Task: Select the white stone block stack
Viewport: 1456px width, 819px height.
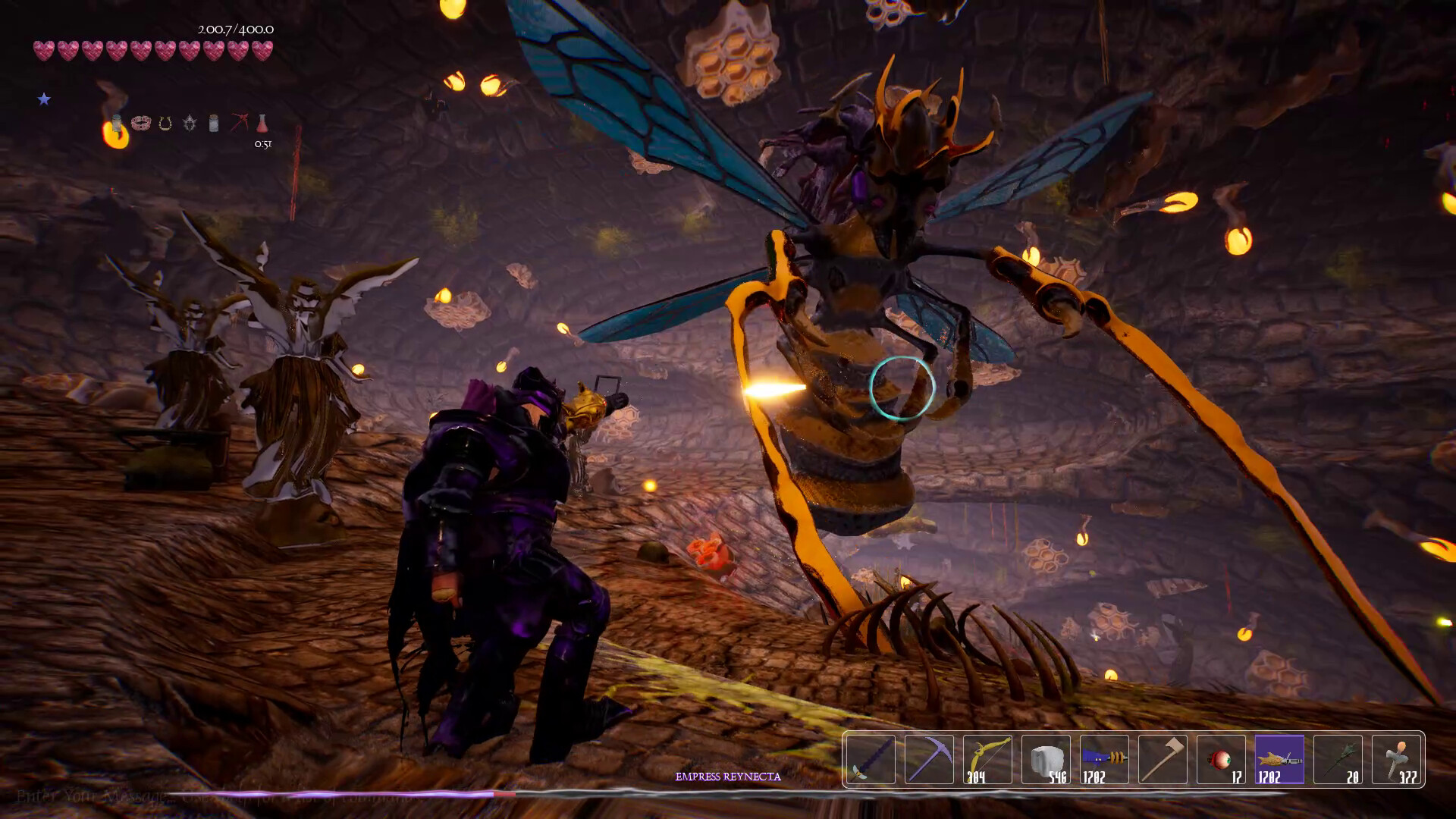Action: click(x=1046, y=759)
